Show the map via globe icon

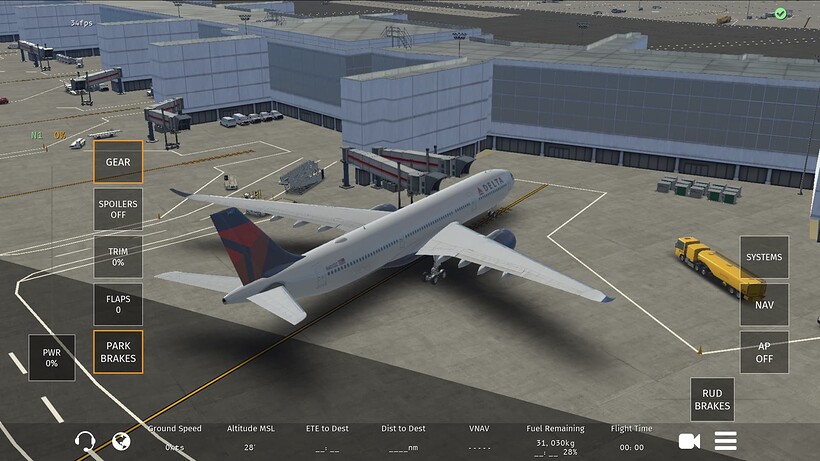pyautogui.click(x=122, y=441)
